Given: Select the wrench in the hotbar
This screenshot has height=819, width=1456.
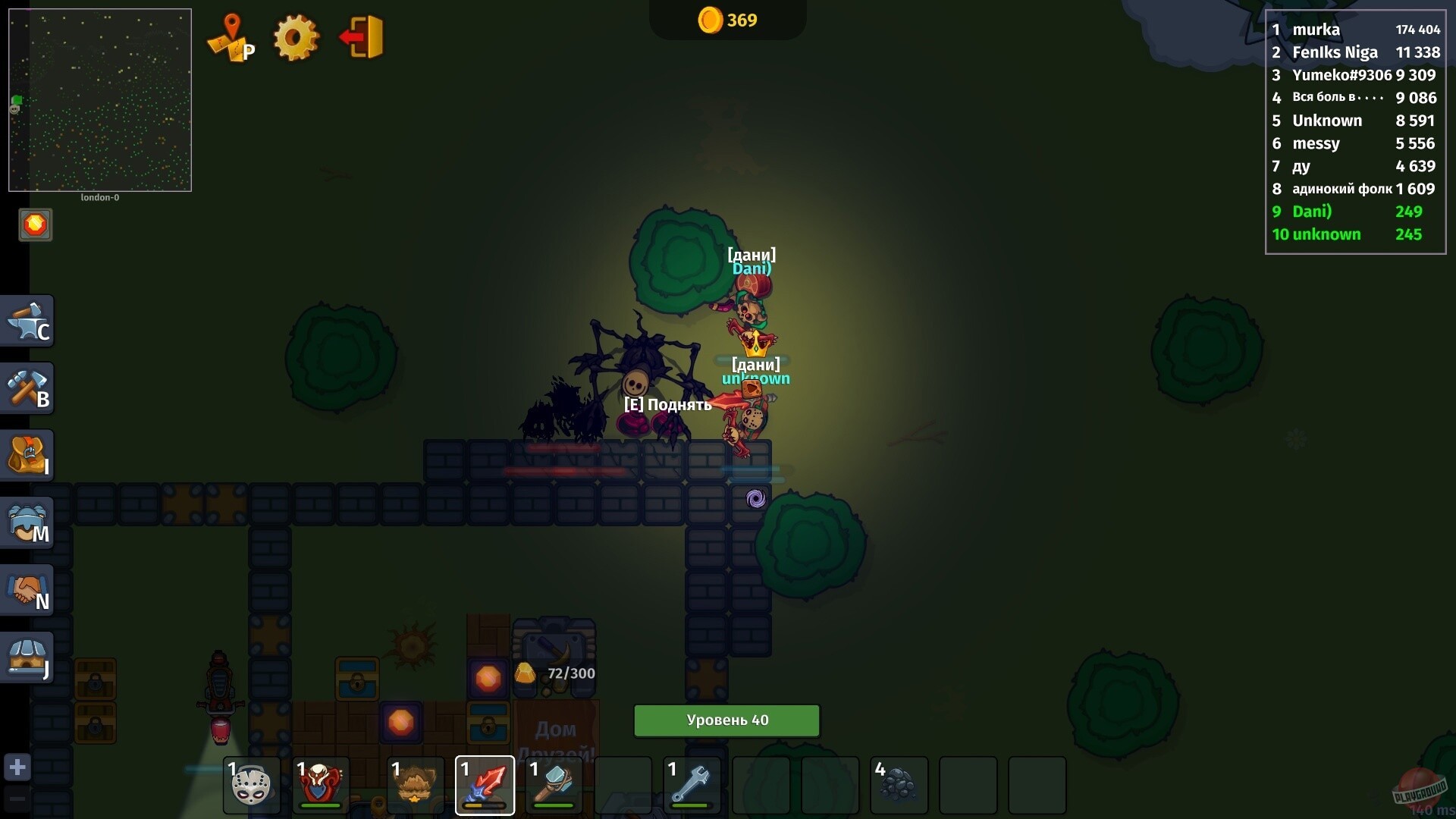Looking at the screenshot, I should coord(691,785).
